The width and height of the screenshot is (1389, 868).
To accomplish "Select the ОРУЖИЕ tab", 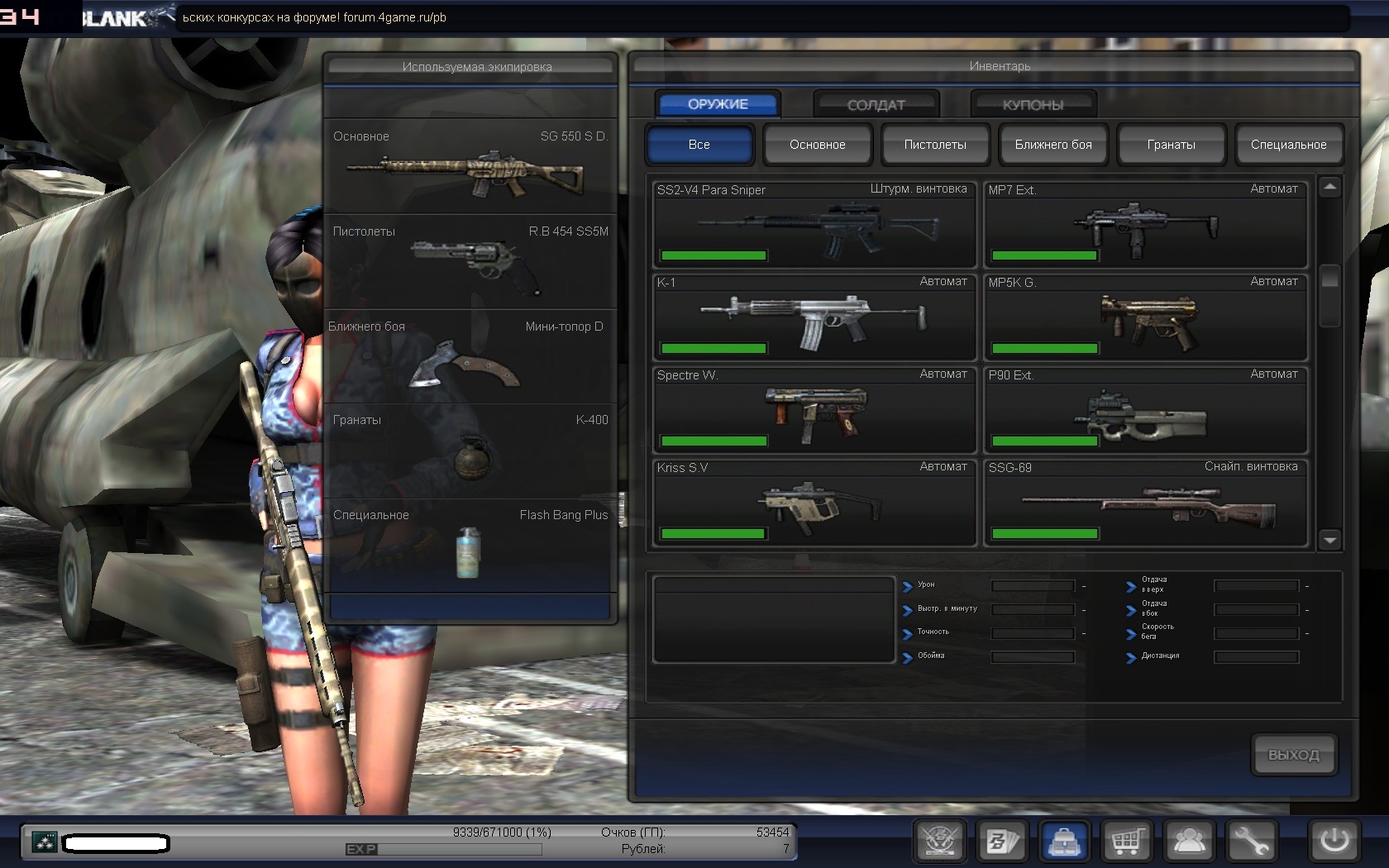I will (x=718, y=104).
